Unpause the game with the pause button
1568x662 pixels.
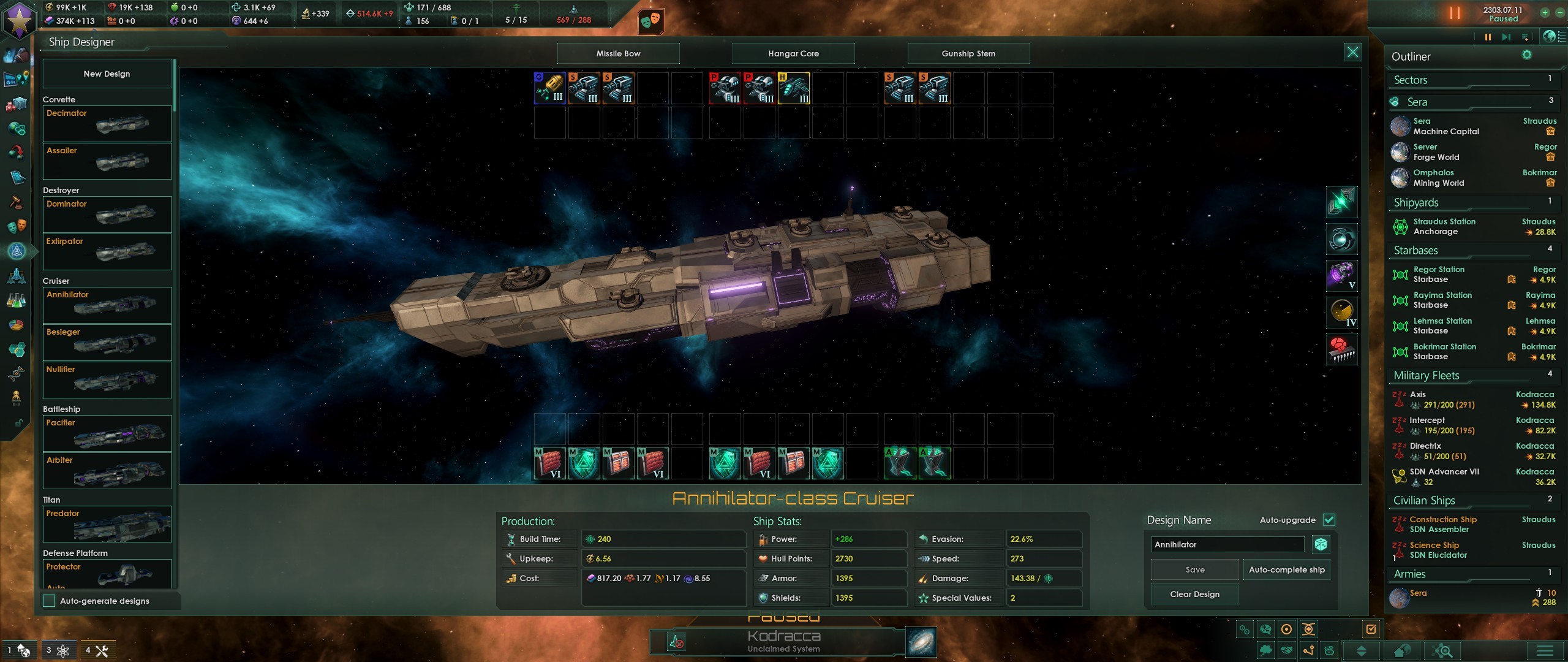click(1454, 13)
